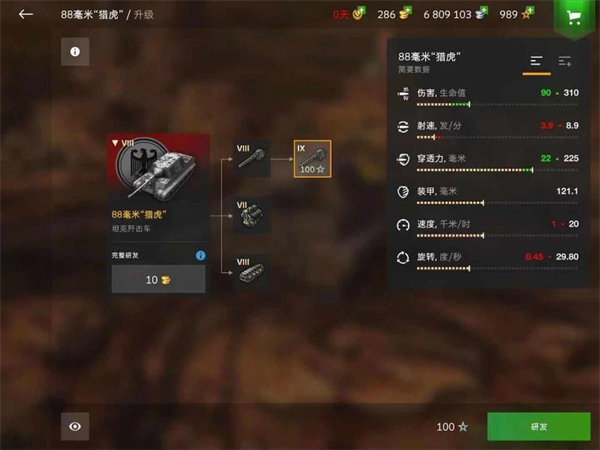
Task: Switch to the brief stats tab
Action: pos(537,62)
